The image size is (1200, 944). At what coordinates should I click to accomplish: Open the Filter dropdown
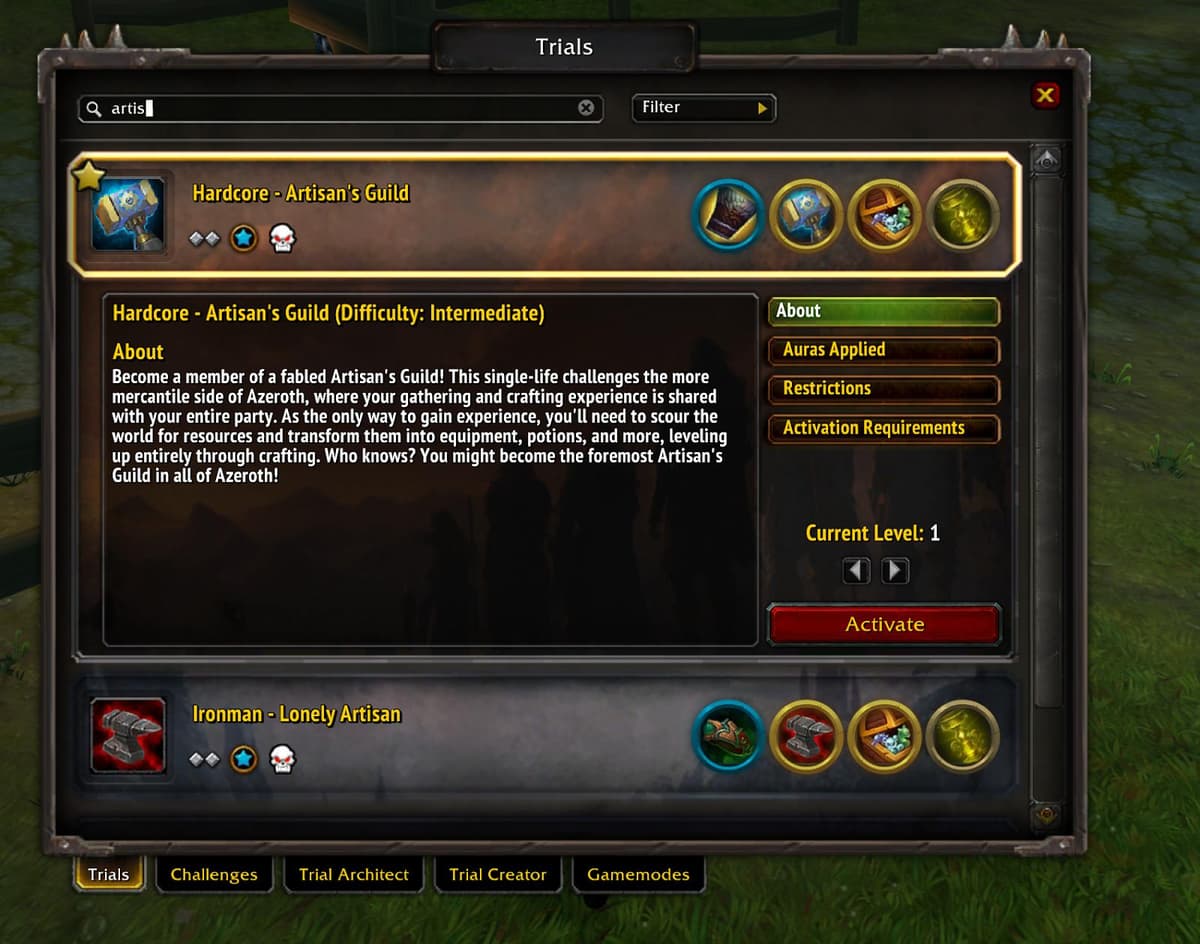pos(704,108)
